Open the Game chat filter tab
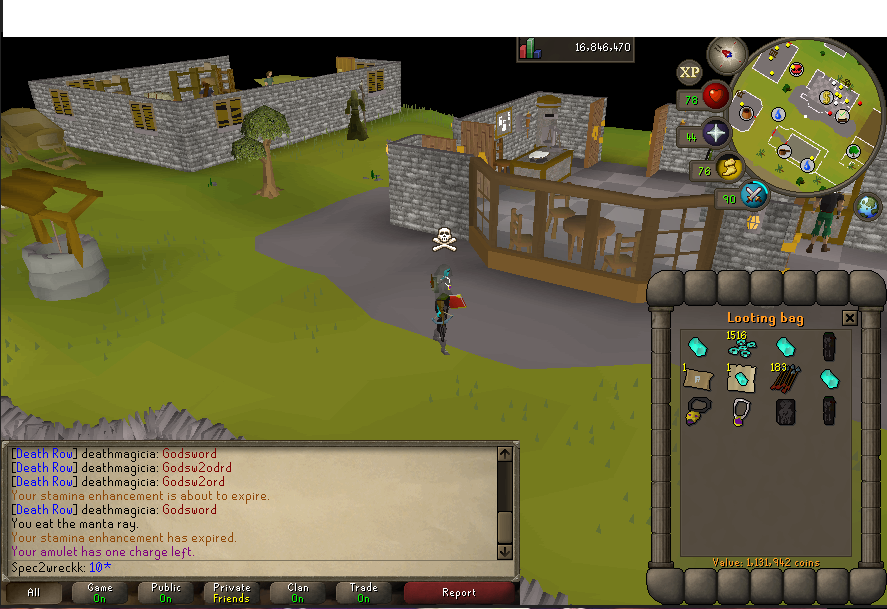887x609 pixels. 99,592
